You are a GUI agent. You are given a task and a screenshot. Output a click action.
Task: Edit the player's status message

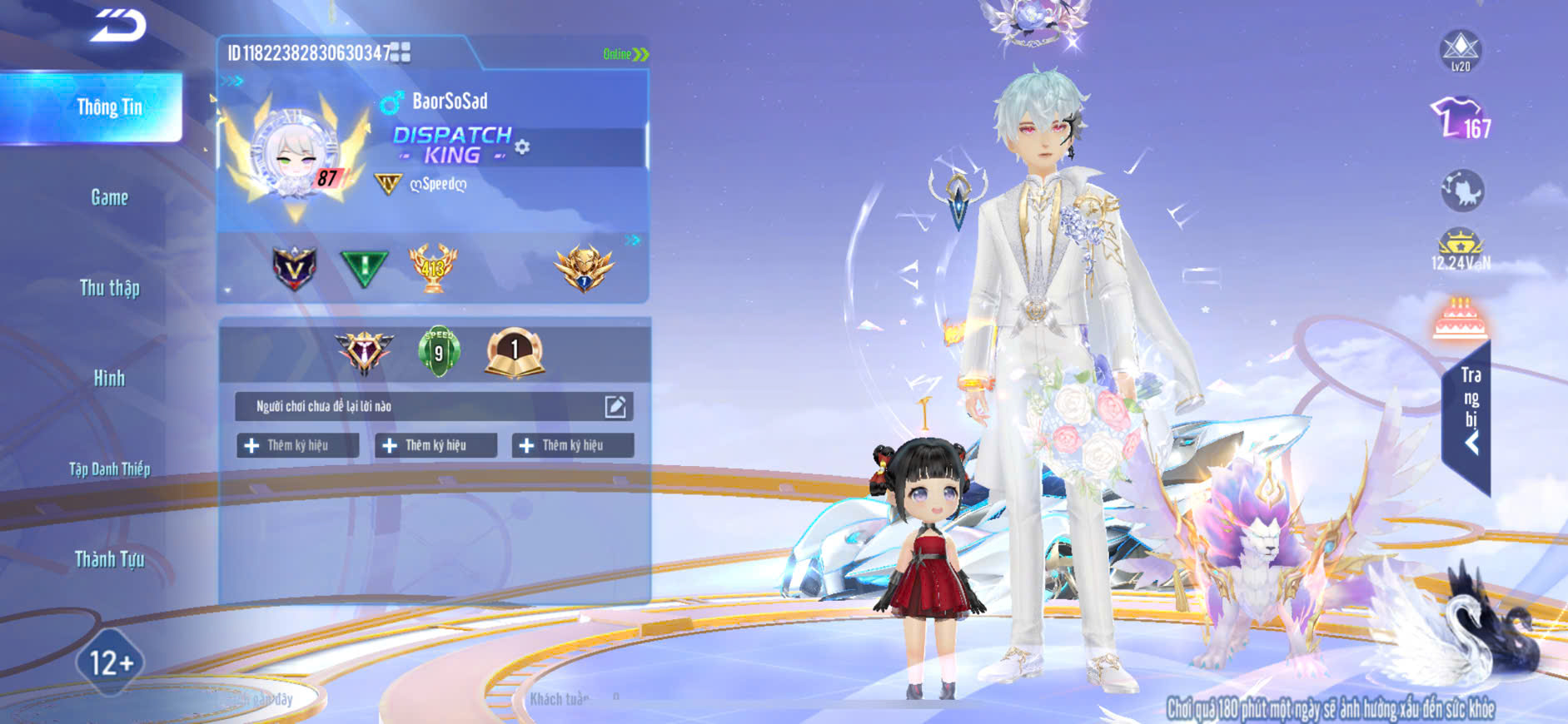615,406
